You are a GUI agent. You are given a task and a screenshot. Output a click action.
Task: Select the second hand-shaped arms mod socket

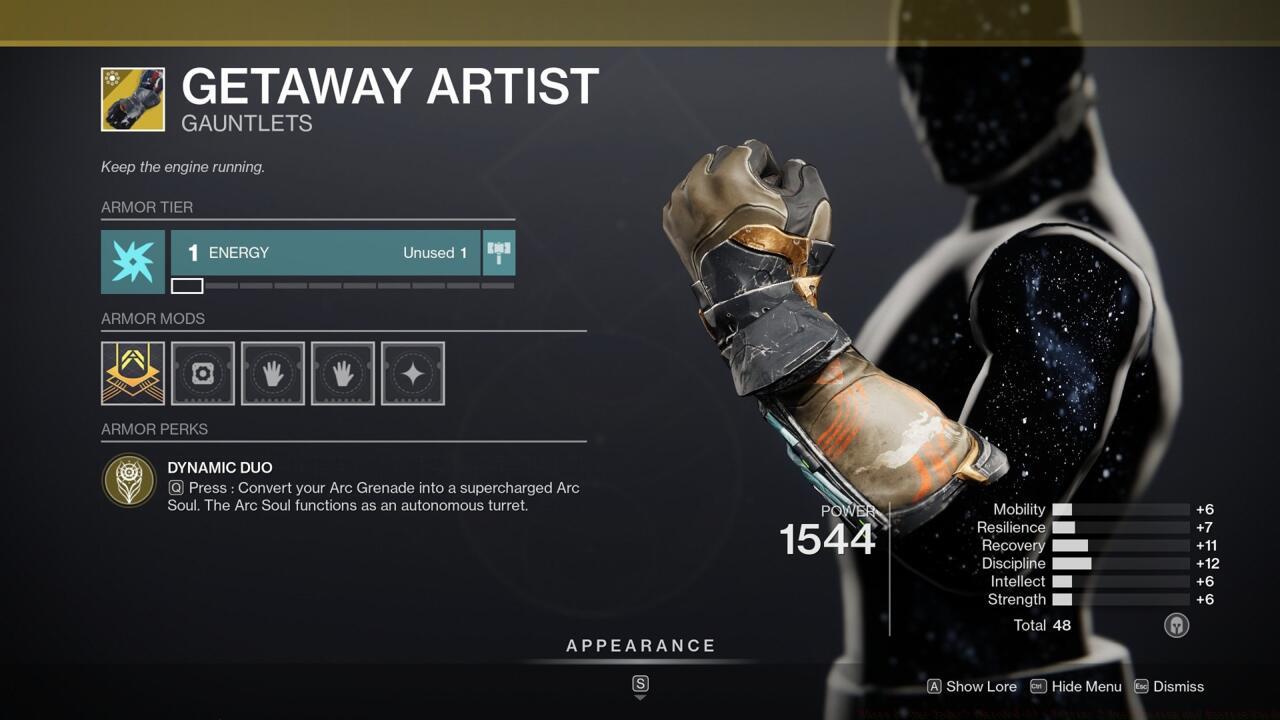[342, 373]
